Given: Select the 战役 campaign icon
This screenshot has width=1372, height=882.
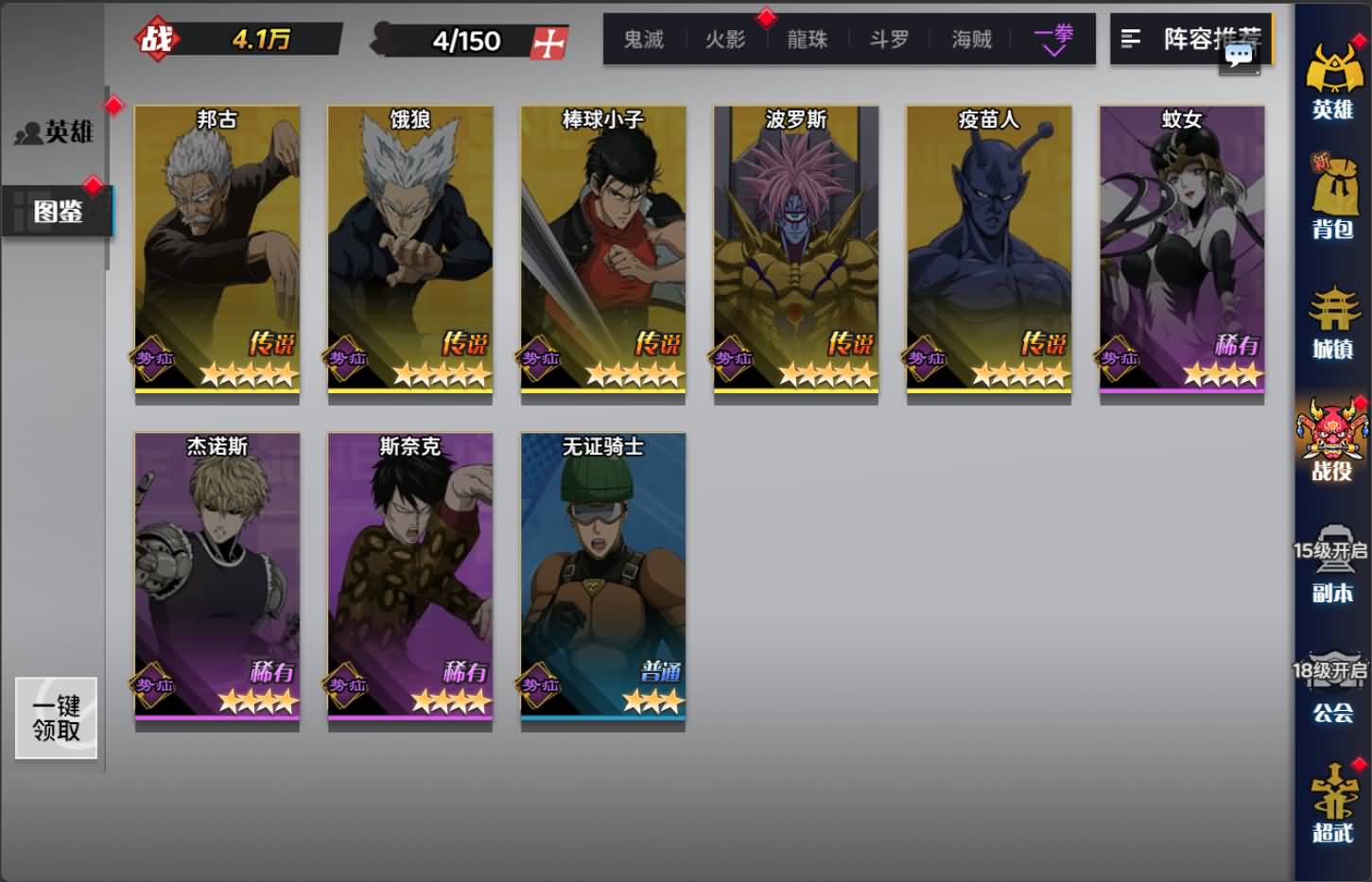Looking at the screenshot, I should coord(1334,444).
